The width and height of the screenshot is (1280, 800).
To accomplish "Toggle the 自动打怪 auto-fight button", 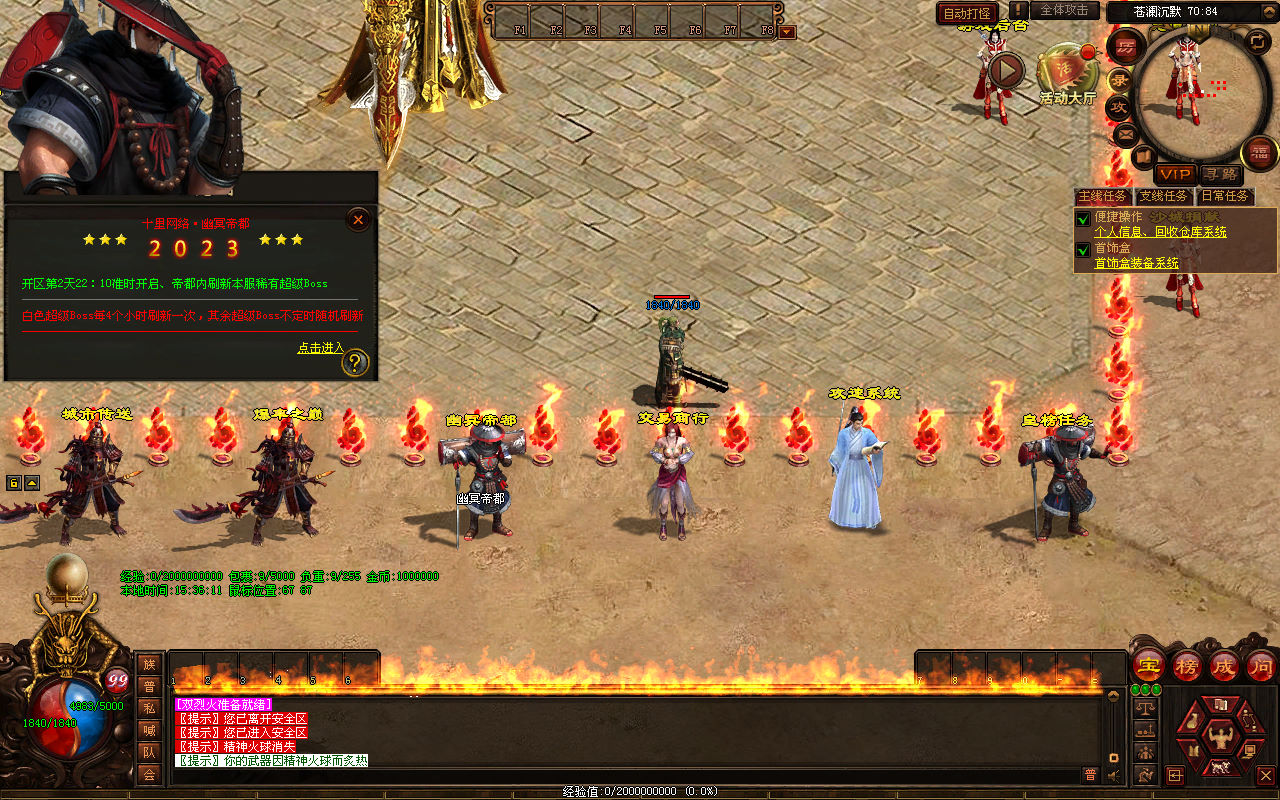I will click(967, 13).
